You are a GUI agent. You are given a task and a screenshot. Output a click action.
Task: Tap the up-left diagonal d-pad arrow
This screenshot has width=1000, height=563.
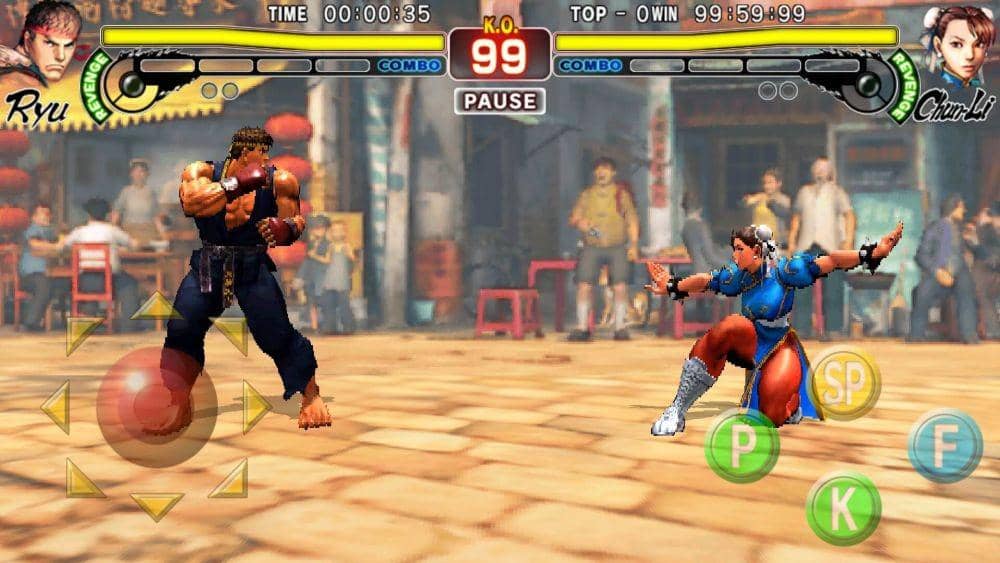pyautogui.click(x=82, y=334)
